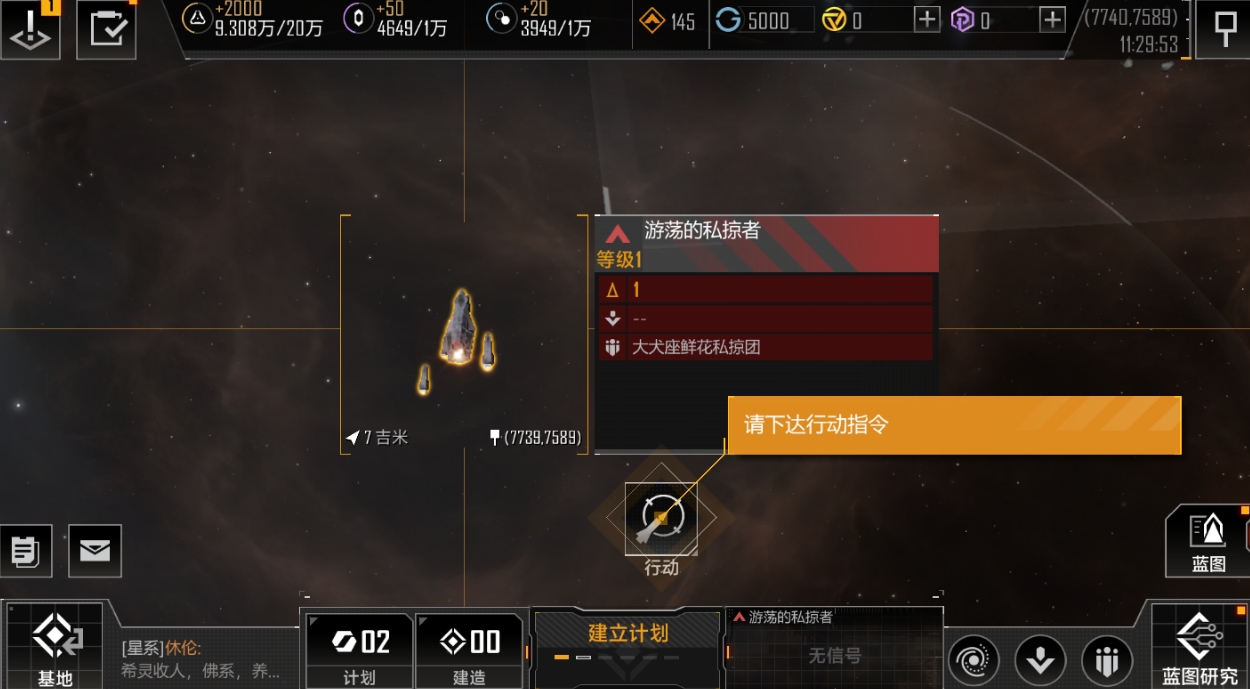1250x689 pixels.
Task: Tap the 行动 action command button
Action: (661, 518)
